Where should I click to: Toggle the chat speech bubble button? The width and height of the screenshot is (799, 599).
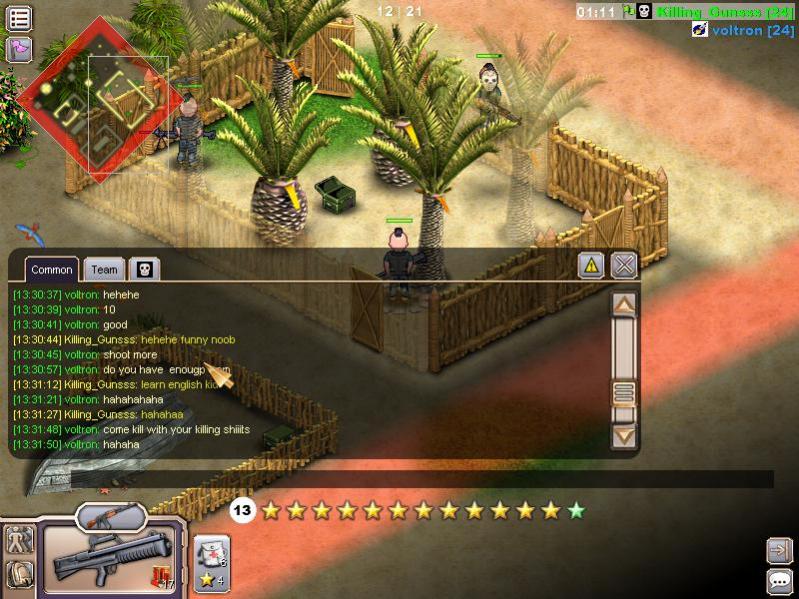click(779, 581)
